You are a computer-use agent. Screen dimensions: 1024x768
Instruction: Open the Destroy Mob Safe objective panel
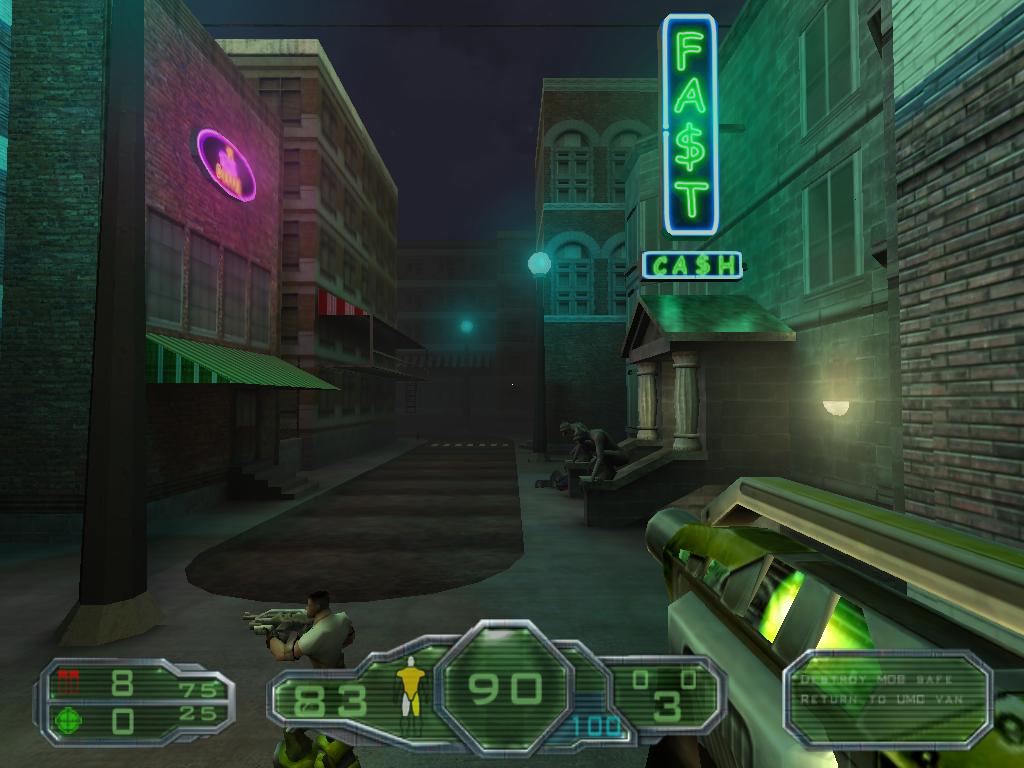tap(886, 697)
